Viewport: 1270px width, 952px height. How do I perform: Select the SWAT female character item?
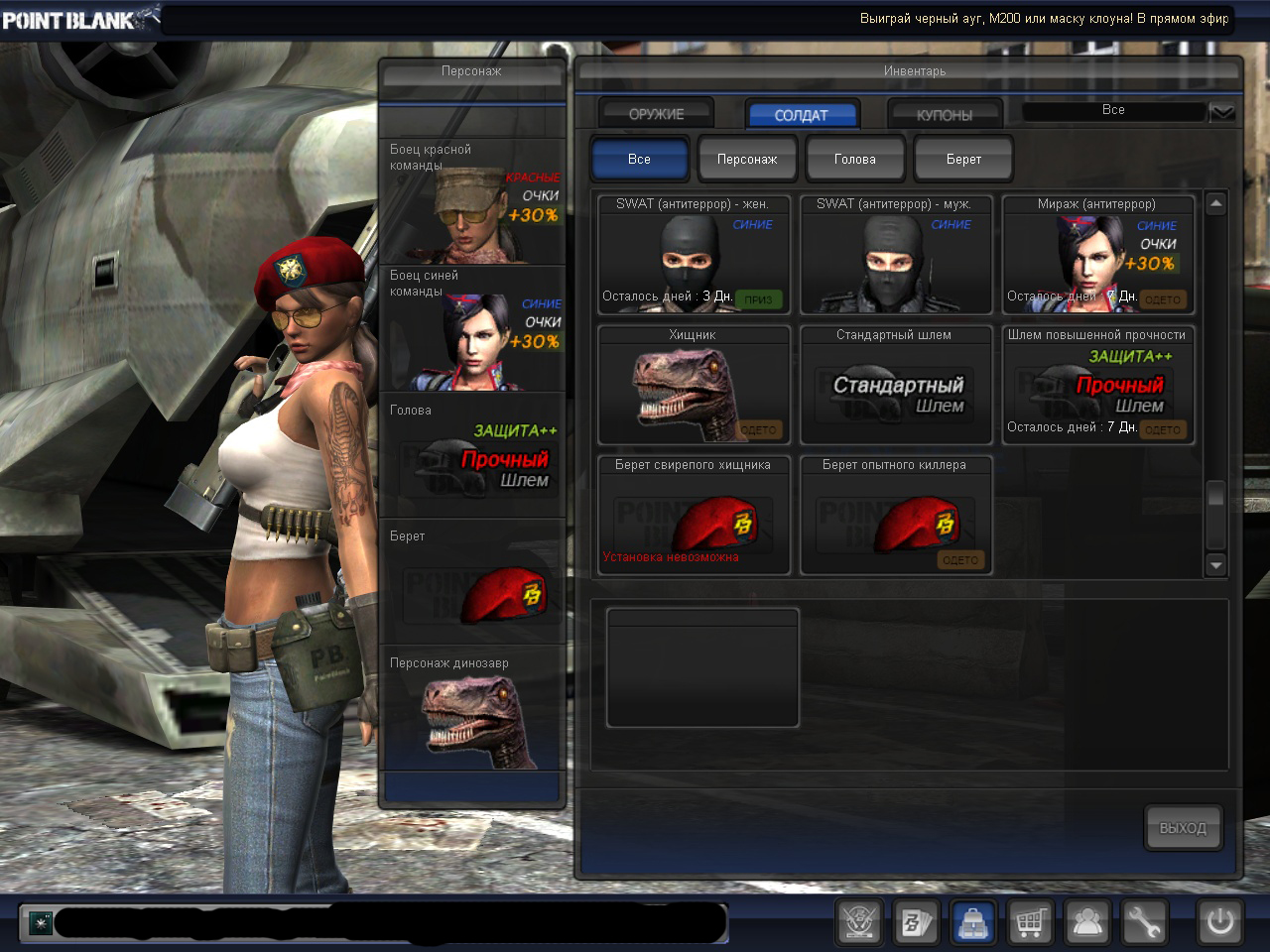point(694,255)
